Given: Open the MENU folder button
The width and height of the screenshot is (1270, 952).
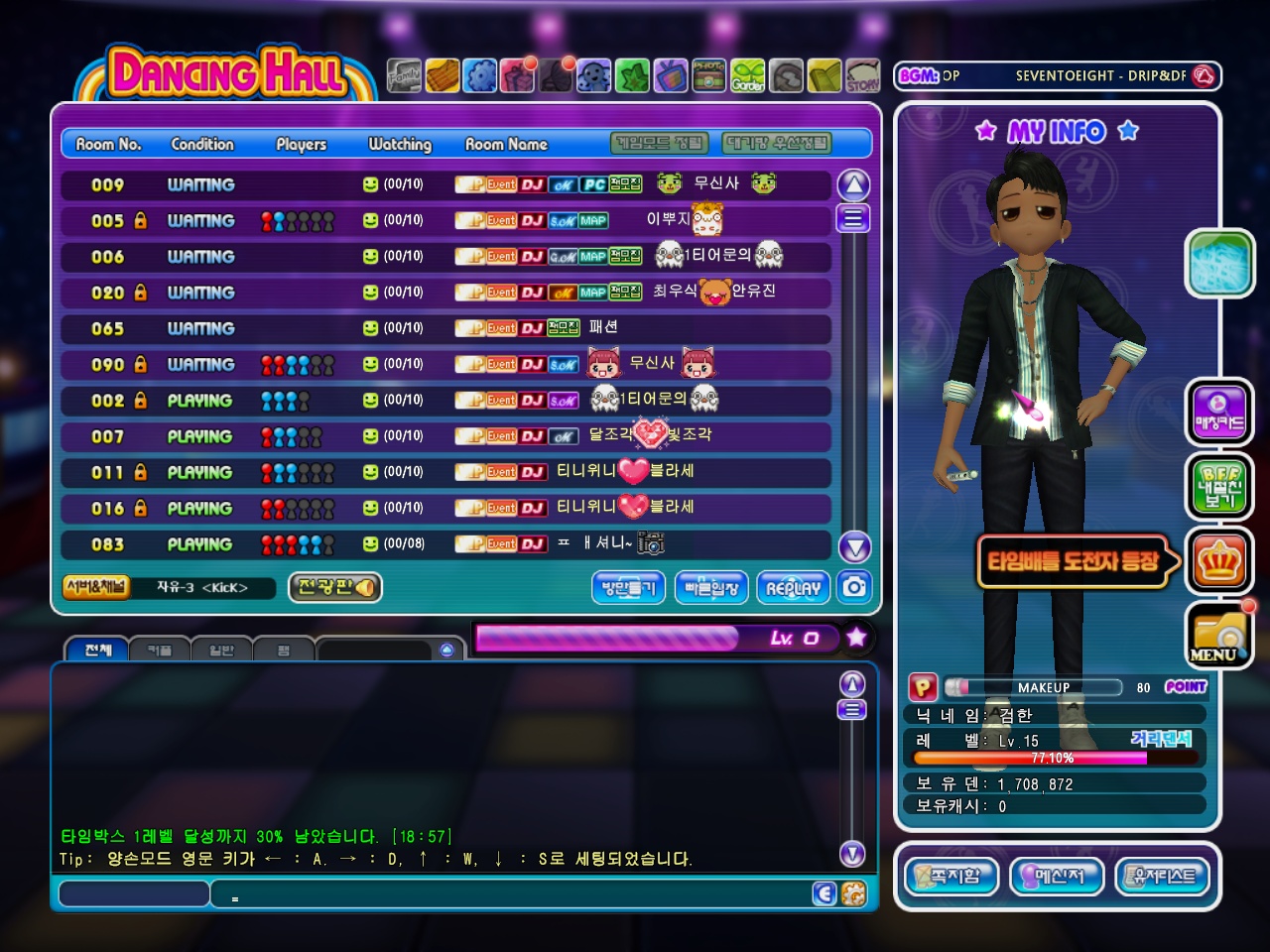Looking at the screenshot, I should tap(1218, 635).
